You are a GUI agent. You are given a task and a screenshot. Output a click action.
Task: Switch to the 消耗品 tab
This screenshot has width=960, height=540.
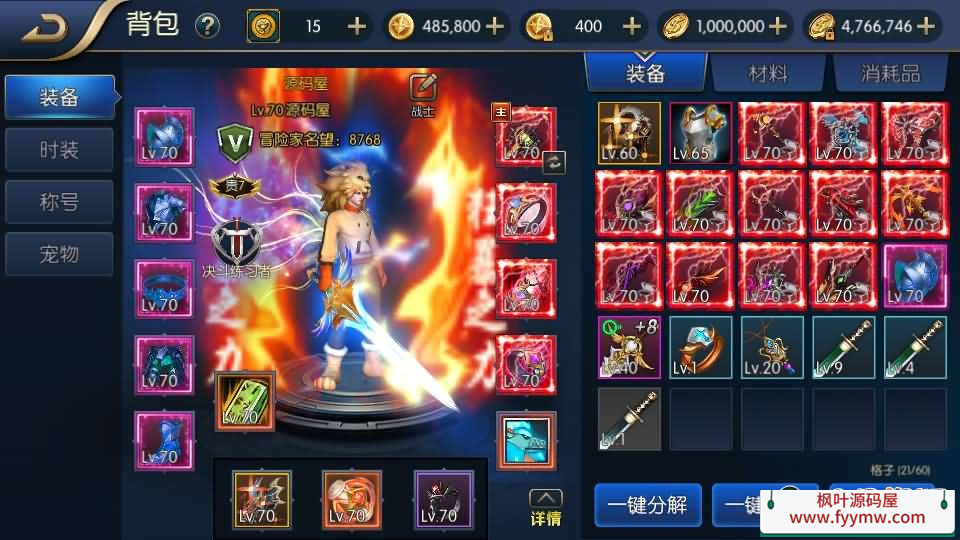click(x=889, y=73)
